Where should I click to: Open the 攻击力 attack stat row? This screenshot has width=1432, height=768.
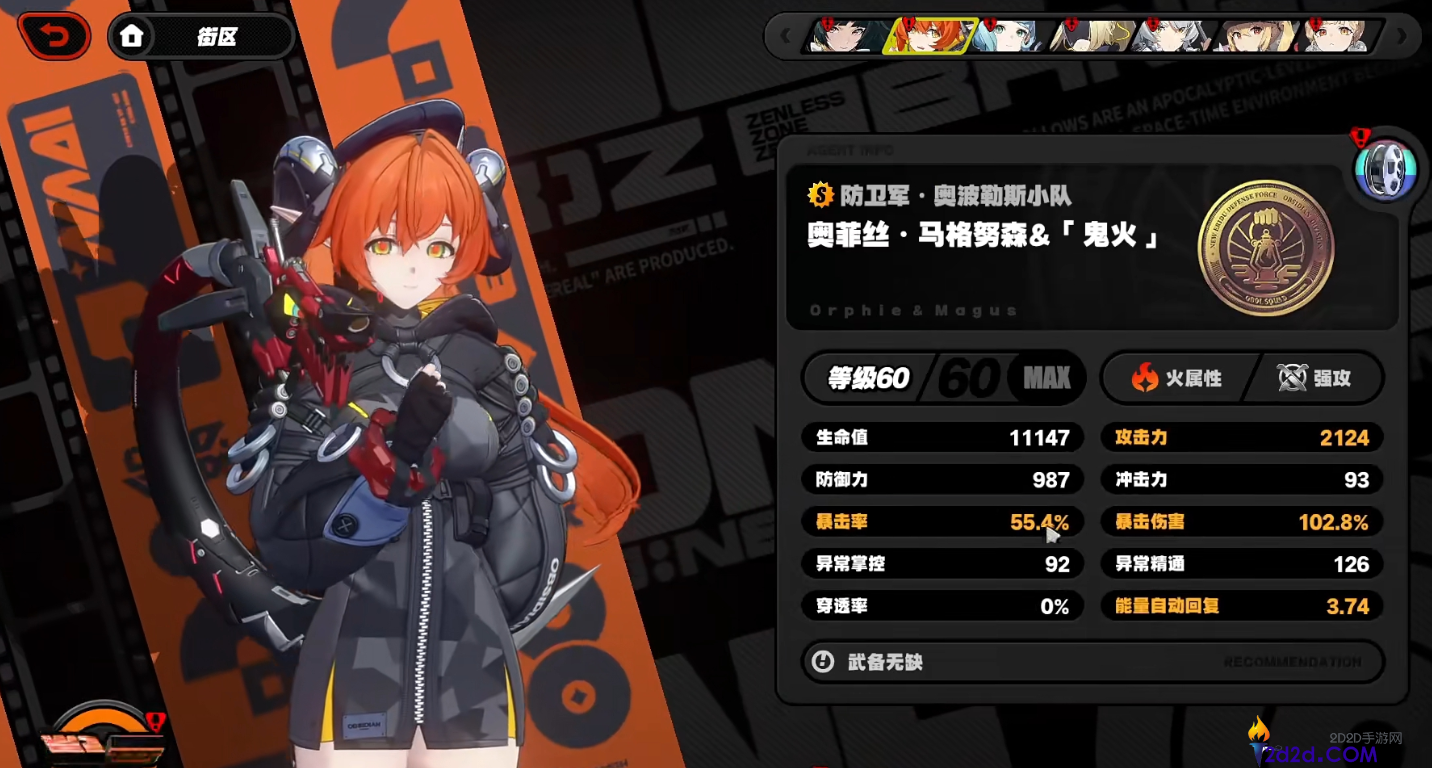tap(1242, 438)
